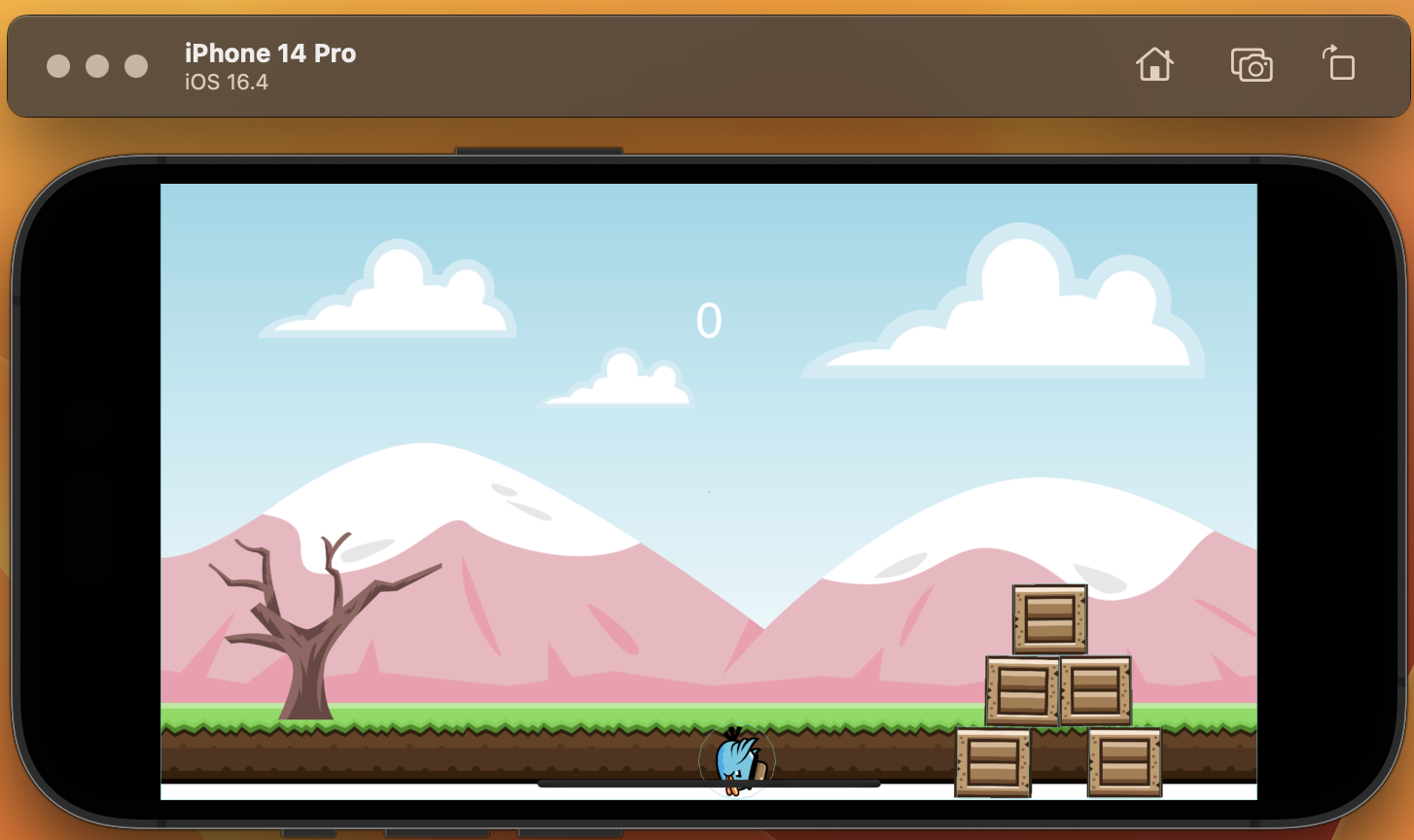The image size is (1414, 840).
Task: Rotate the device using the rotate icon
Action: [1339, 64]
